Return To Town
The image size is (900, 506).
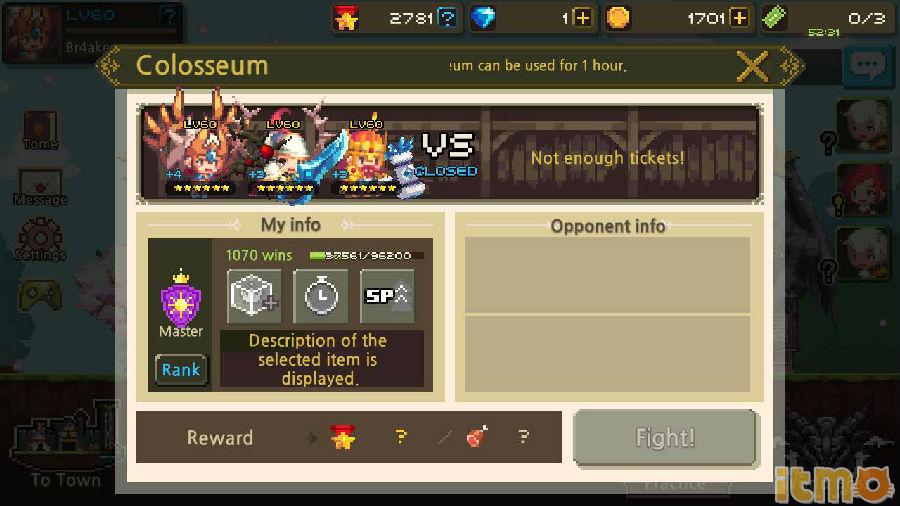pyautogui.click(x=64, y=450)
